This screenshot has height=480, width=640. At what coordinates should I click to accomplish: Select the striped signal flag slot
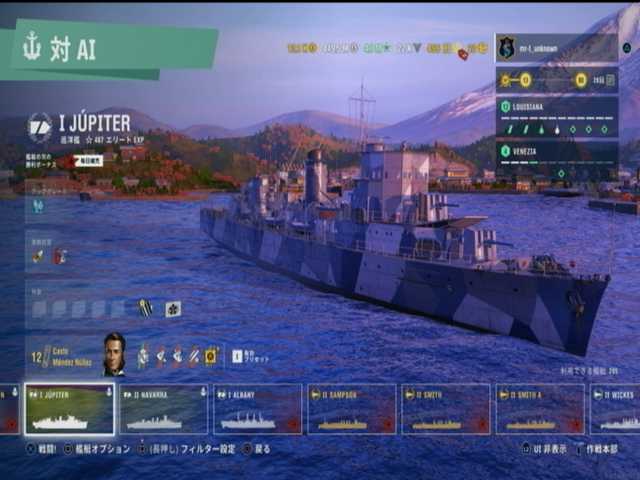click(x=146, y=308)
